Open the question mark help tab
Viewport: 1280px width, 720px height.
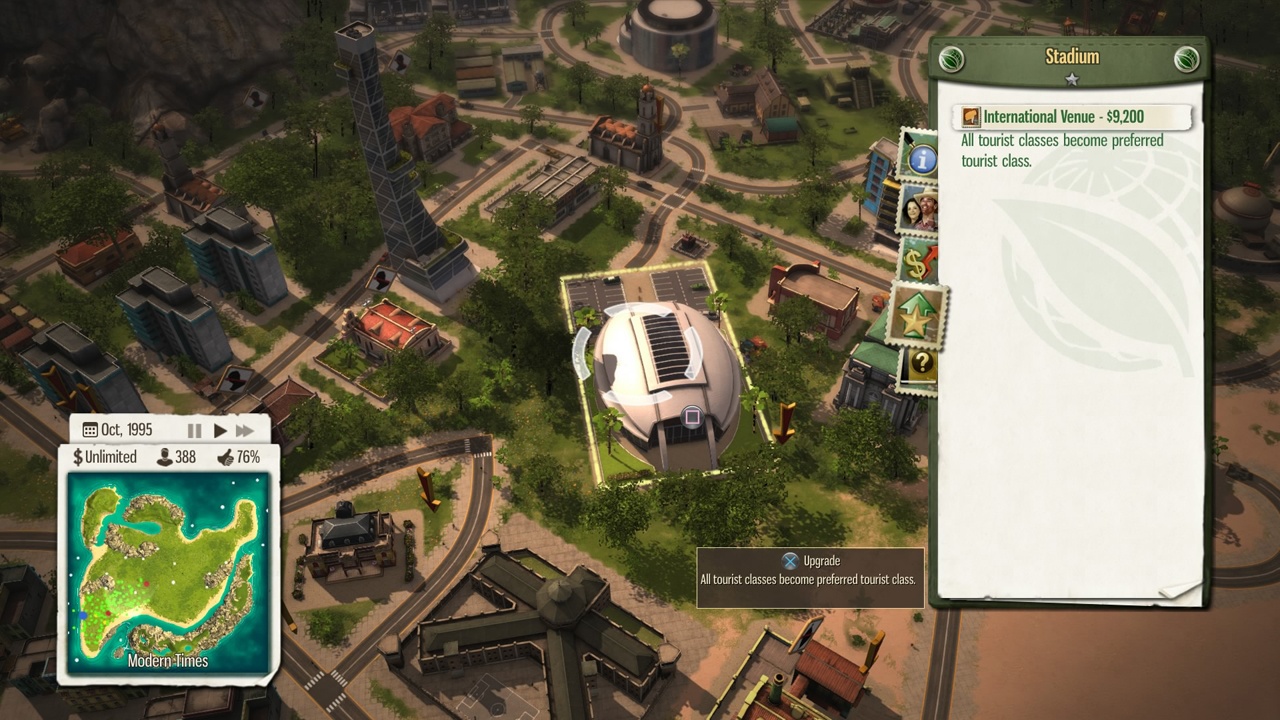coord(918,366)
